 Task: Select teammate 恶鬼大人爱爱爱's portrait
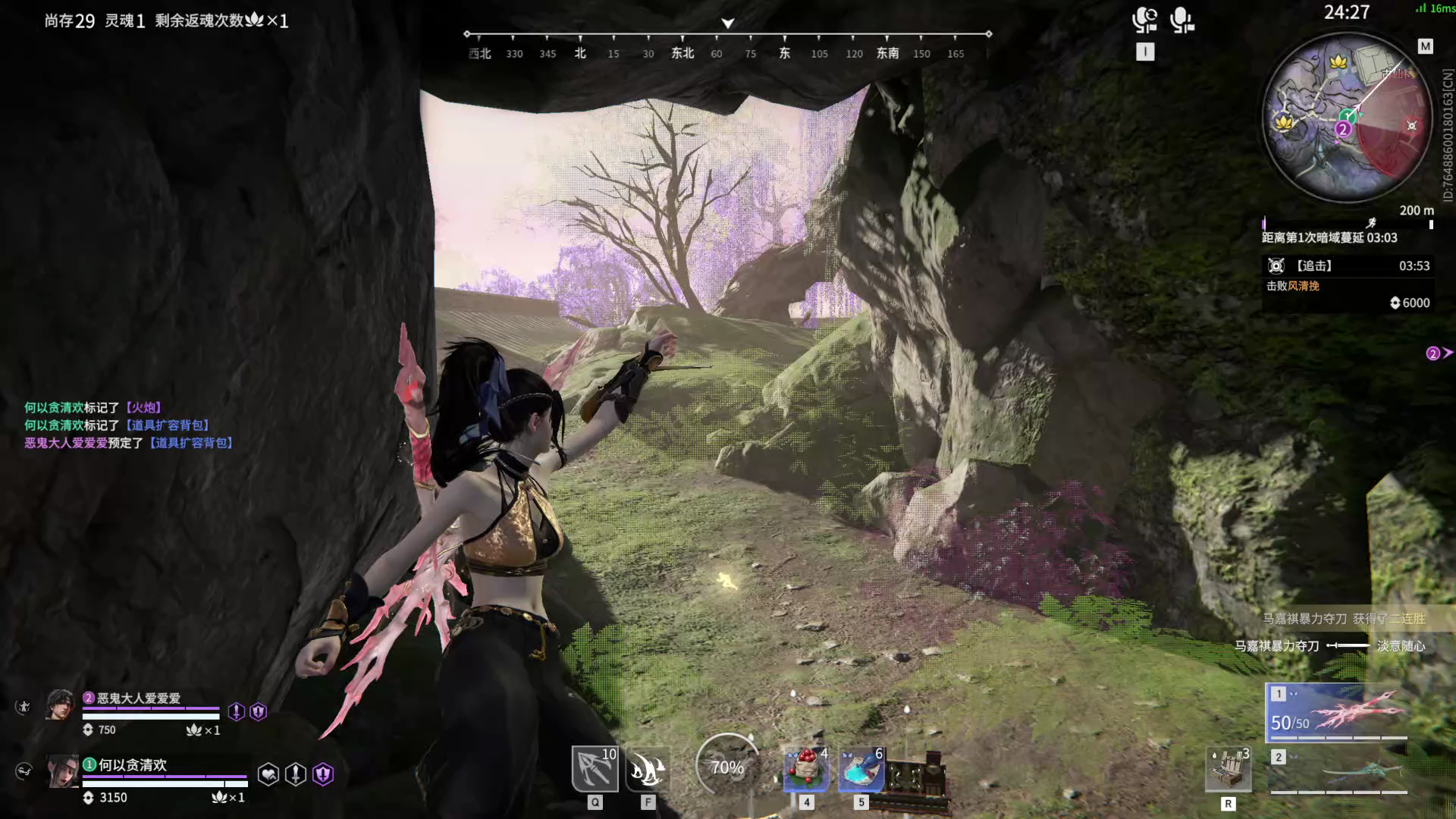tap(60, 705)
